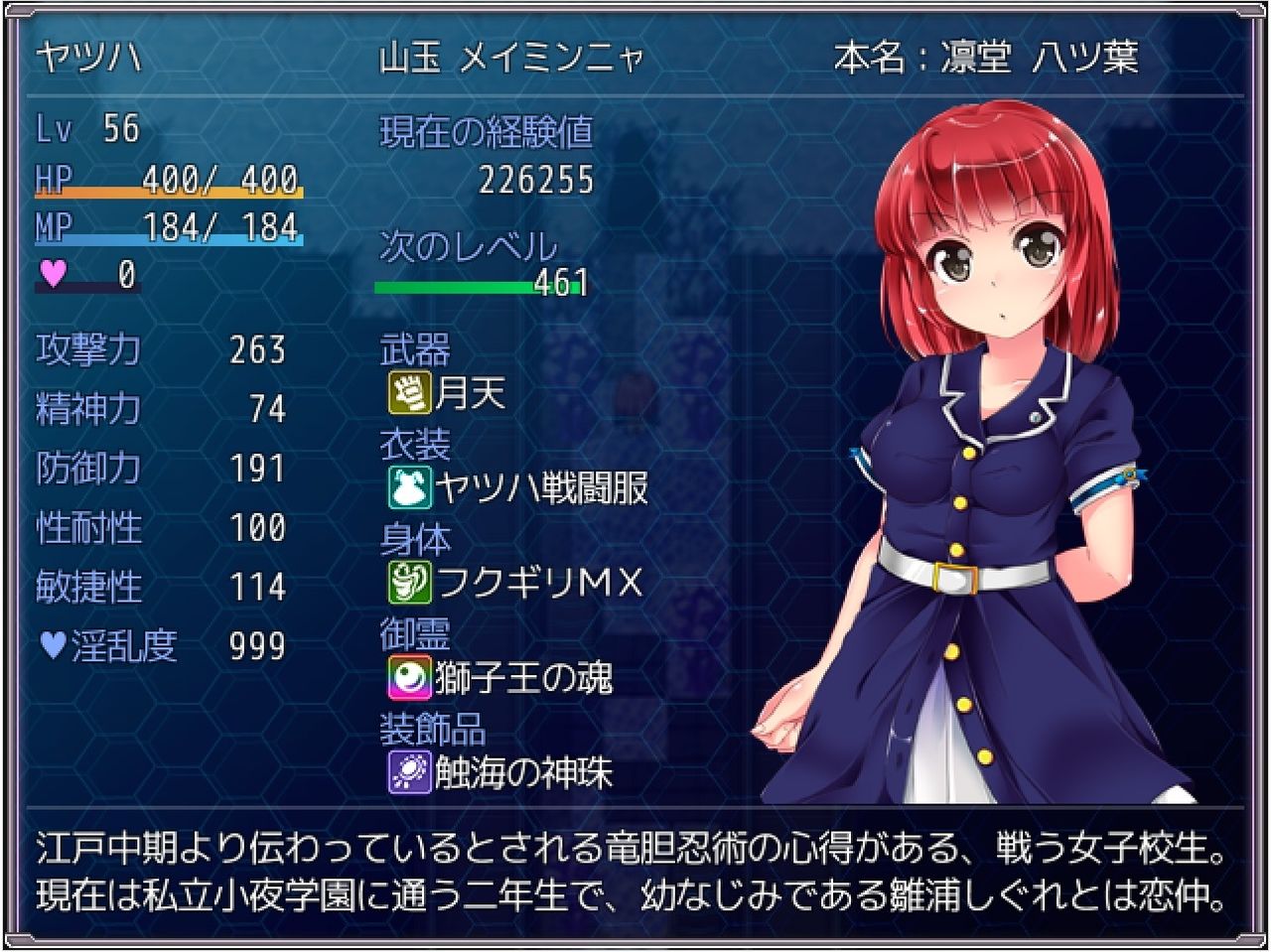Click the 山玉 メイミンニャ title text
The height and width of the screenshot is (952, 1271).
point(512,57)
